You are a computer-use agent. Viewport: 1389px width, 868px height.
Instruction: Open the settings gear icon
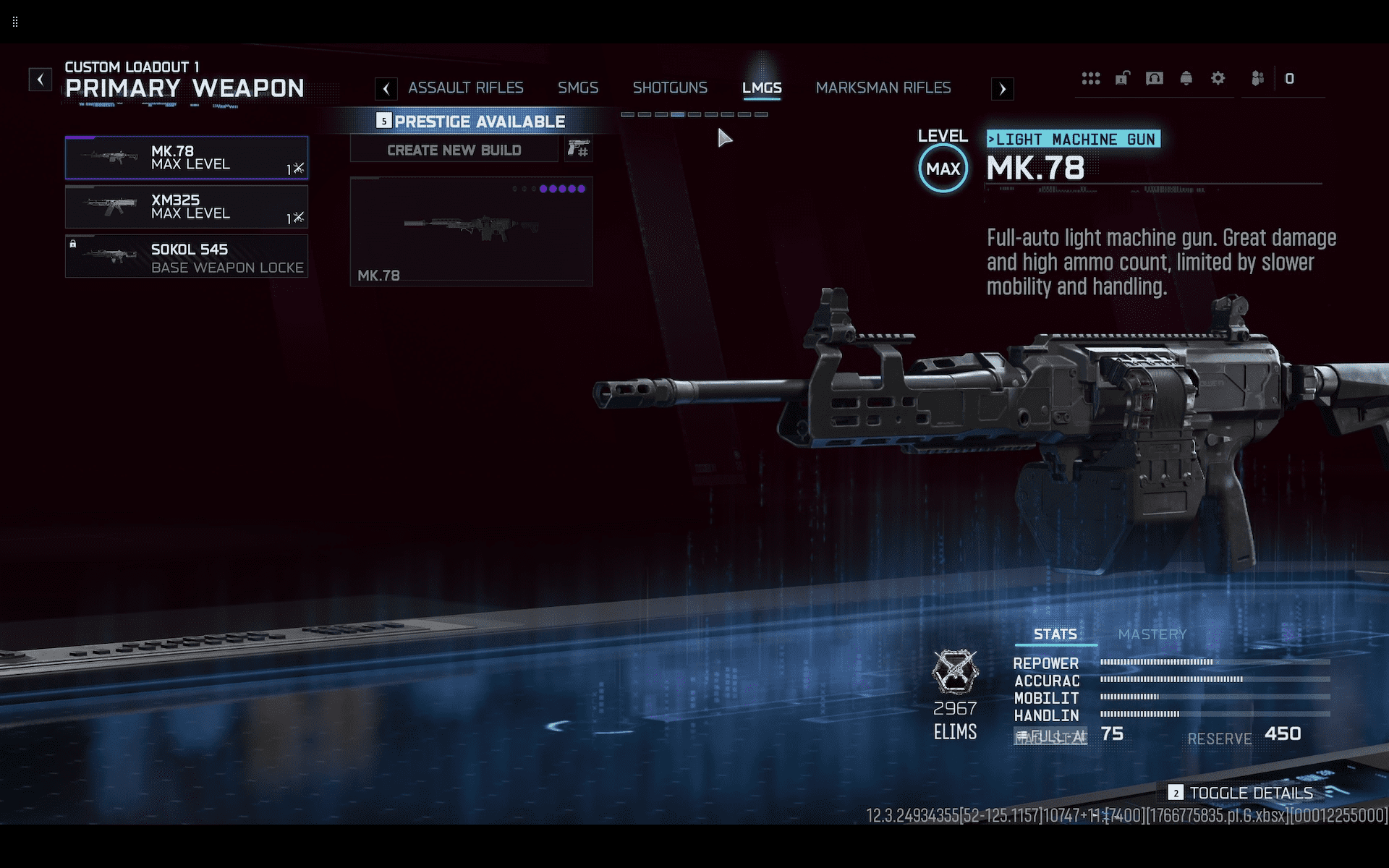pyautogui.click(x=1218, y=78)
